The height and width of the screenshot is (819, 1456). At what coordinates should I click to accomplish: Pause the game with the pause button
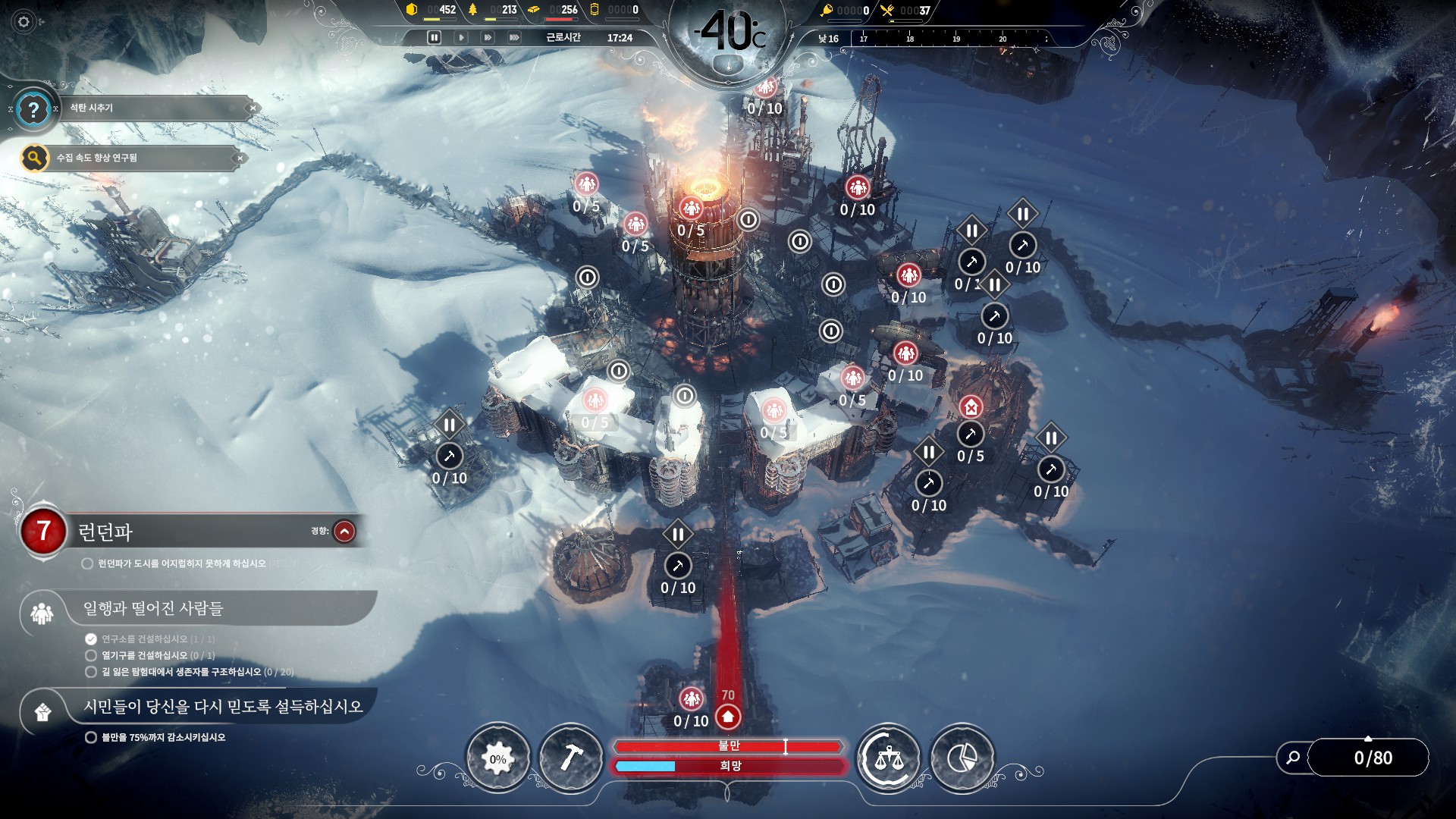click(434, 37)
